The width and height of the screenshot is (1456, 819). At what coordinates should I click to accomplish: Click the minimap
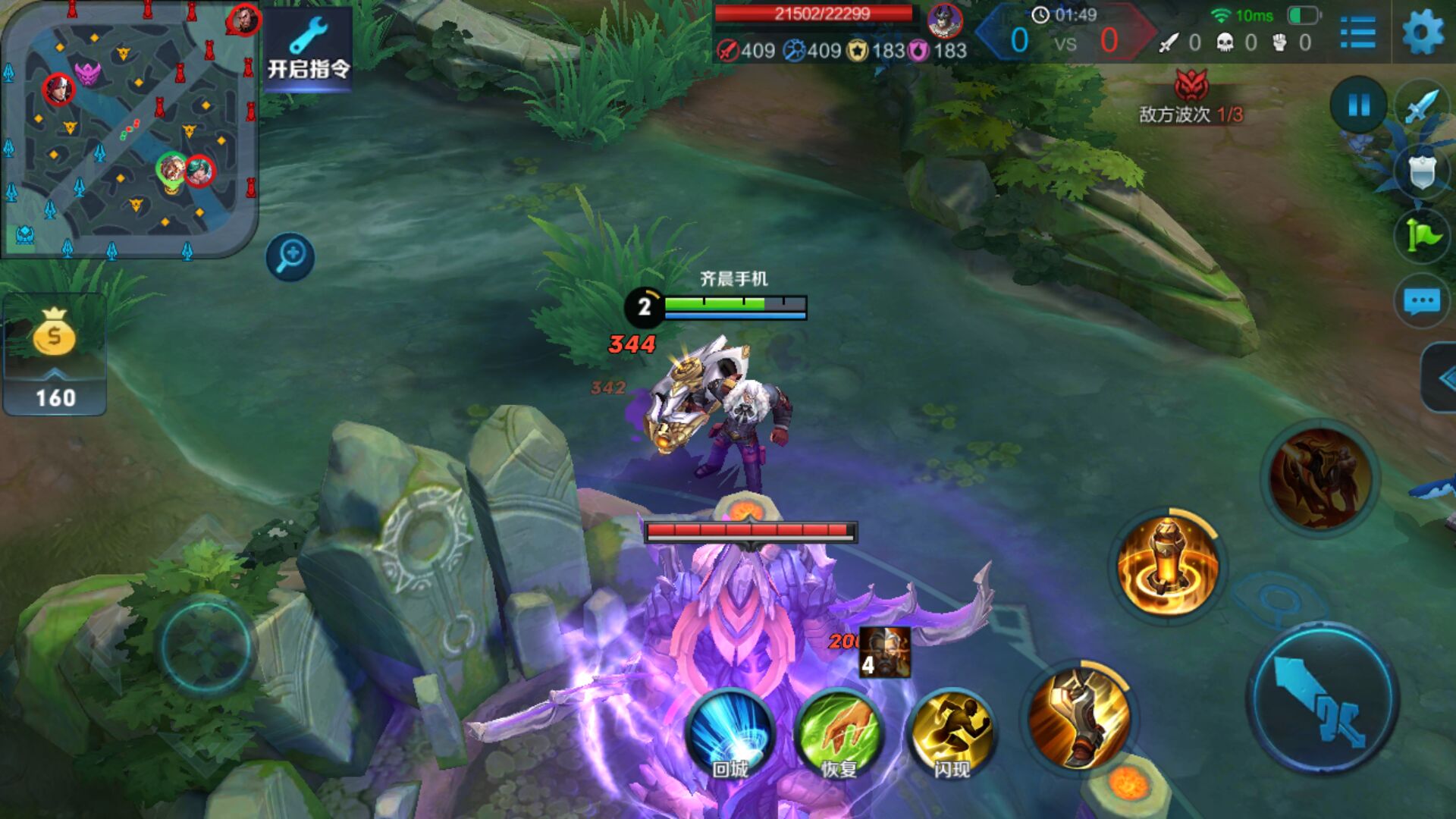(x=129, y=129)
